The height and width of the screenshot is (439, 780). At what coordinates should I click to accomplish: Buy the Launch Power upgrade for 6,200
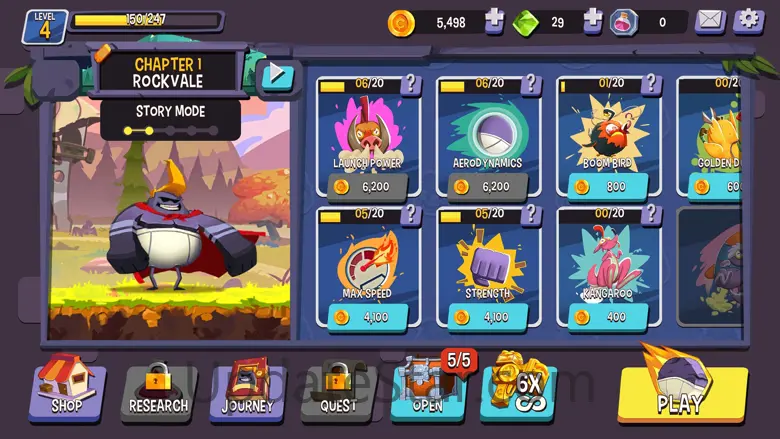(368, 186)
